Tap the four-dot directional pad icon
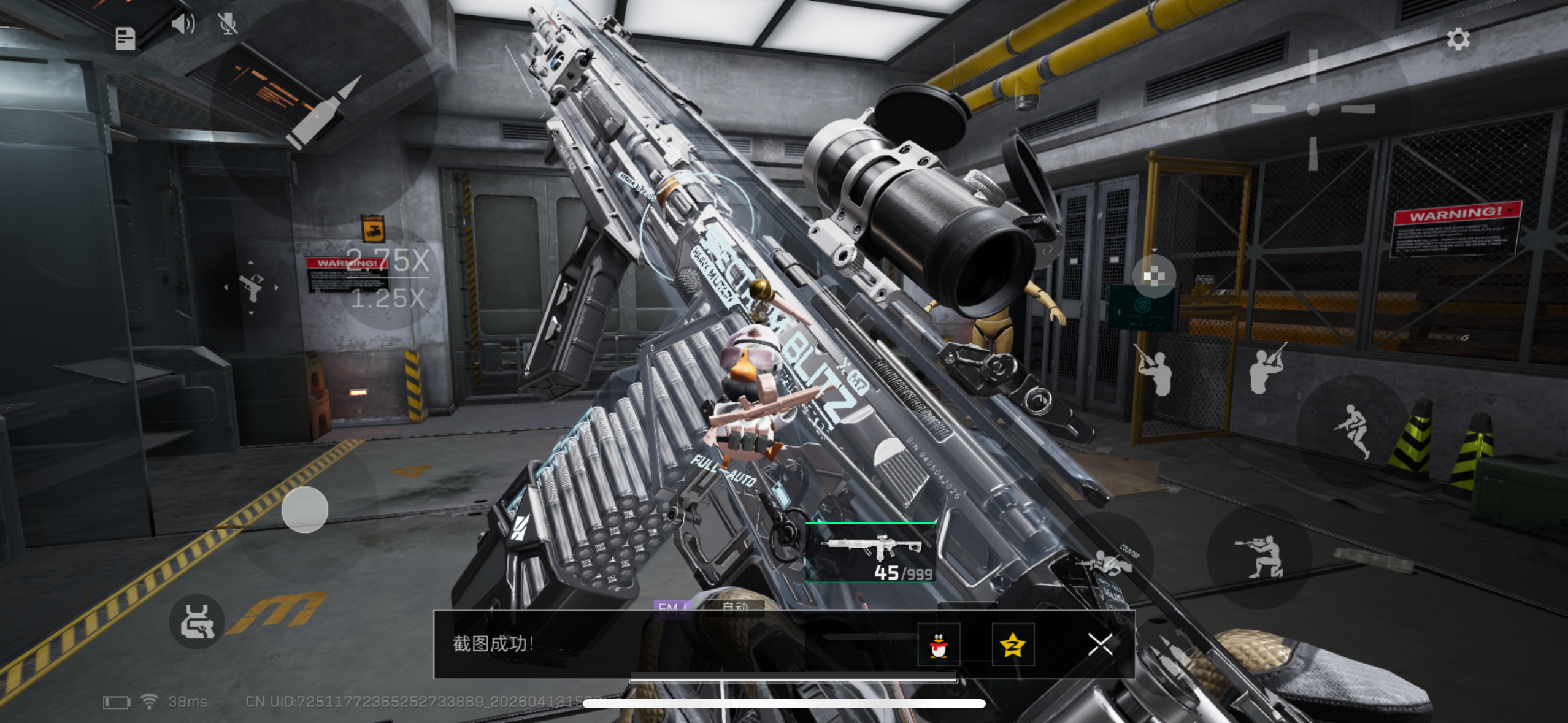This screenshot has height=723, width=1568. 1153,277
